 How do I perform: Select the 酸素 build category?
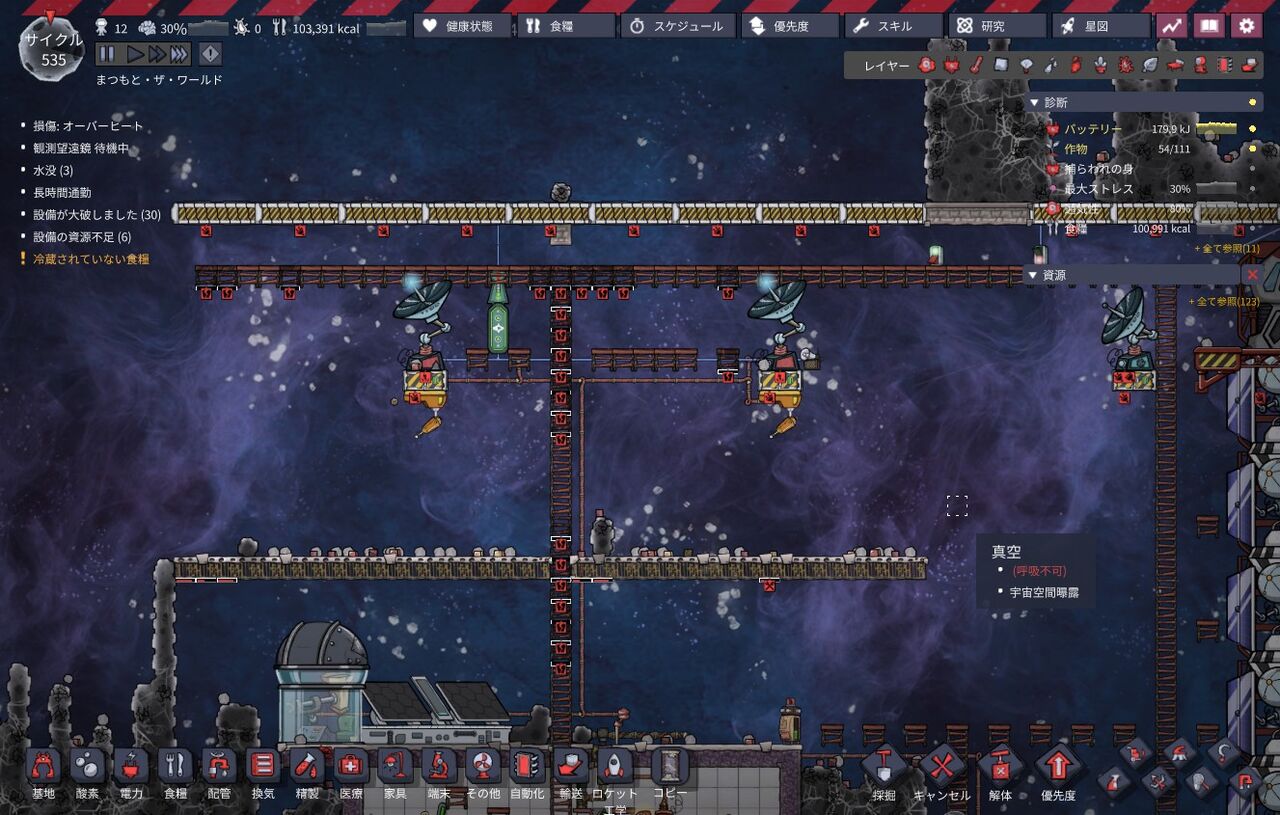click(87, 773)
